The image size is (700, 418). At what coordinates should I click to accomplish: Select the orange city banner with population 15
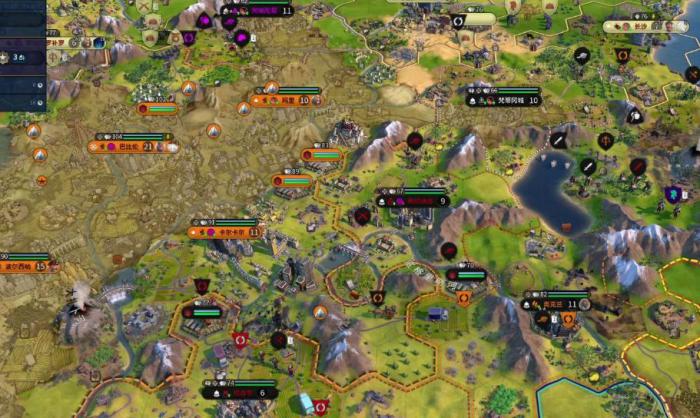pos(24,267)
